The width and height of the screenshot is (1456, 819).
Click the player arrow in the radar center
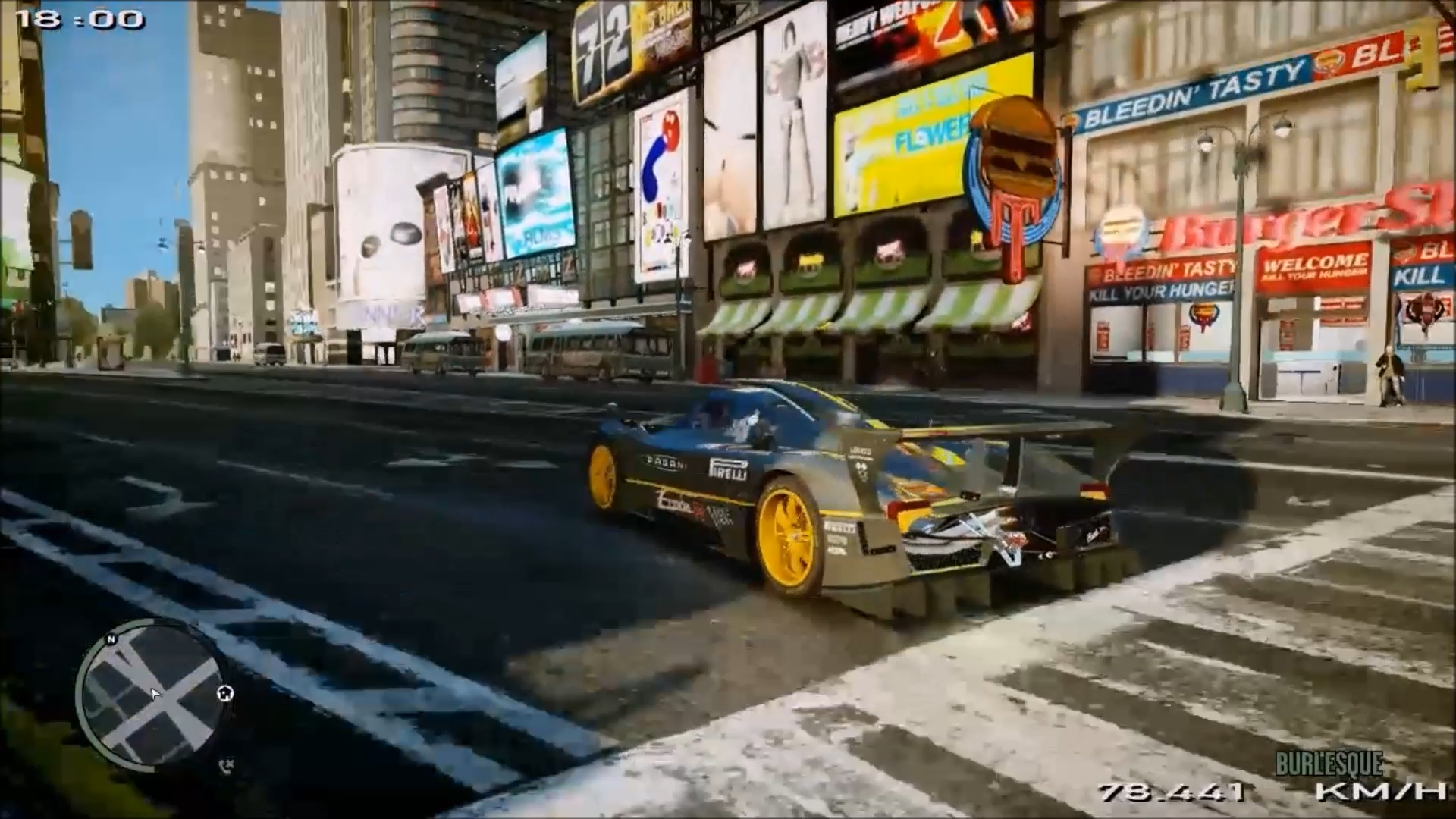click(155, 695)
